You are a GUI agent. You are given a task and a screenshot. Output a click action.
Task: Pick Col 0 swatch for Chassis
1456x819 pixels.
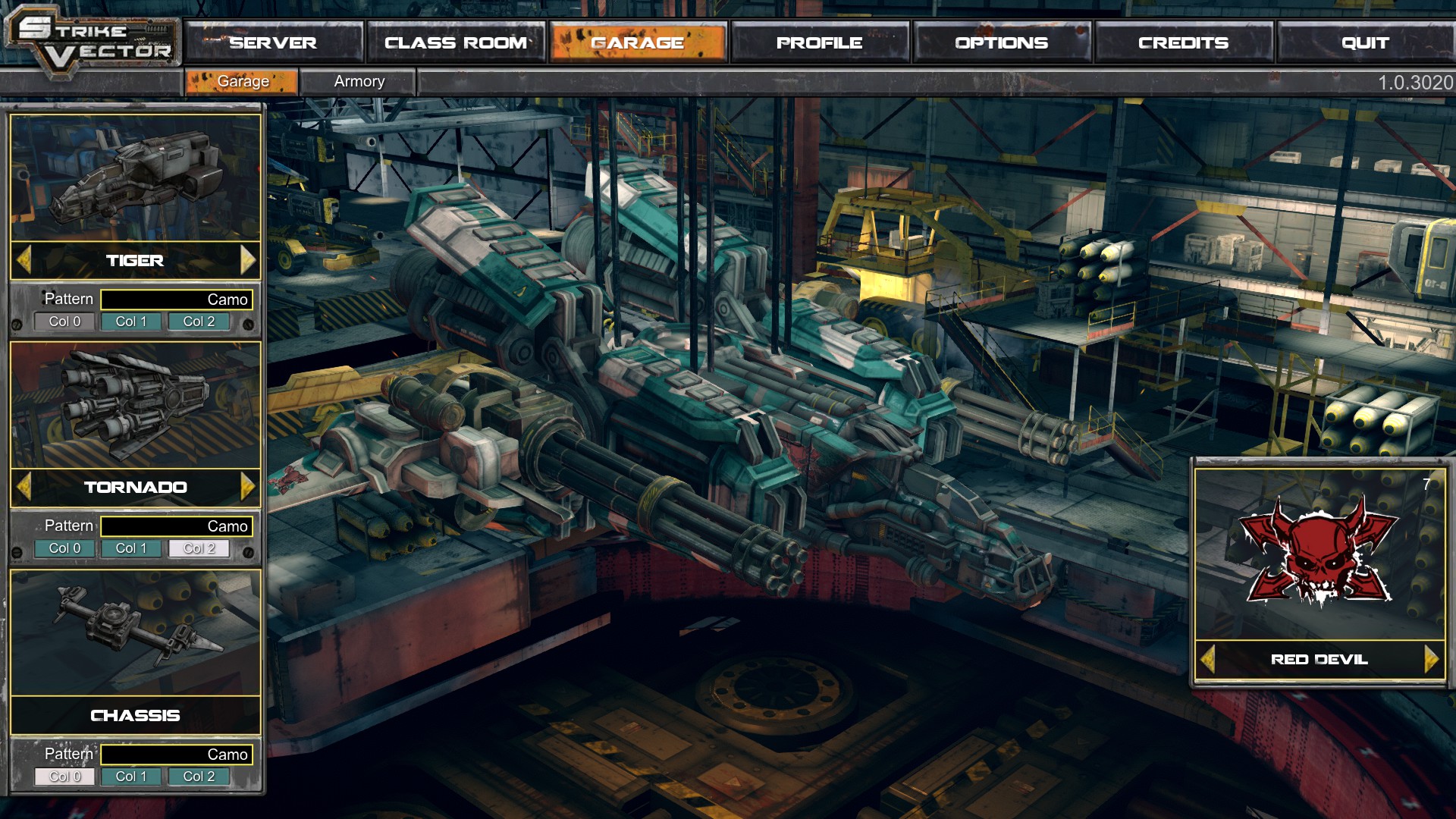pos(64,777)
